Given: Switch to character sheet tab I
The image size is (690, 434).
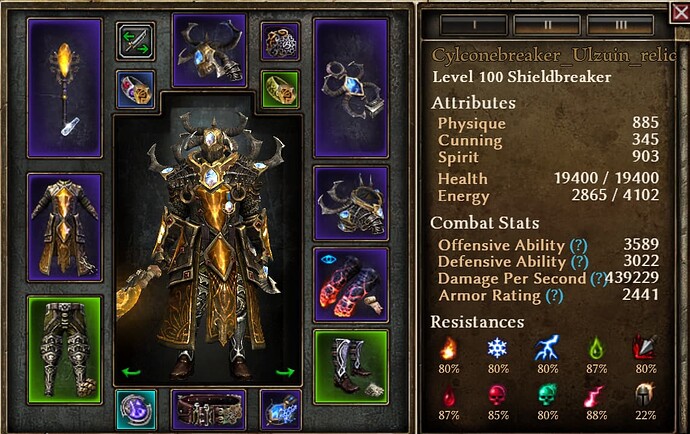Looking at the screenshot, I should pyautogui.click(x=472, y=22).
